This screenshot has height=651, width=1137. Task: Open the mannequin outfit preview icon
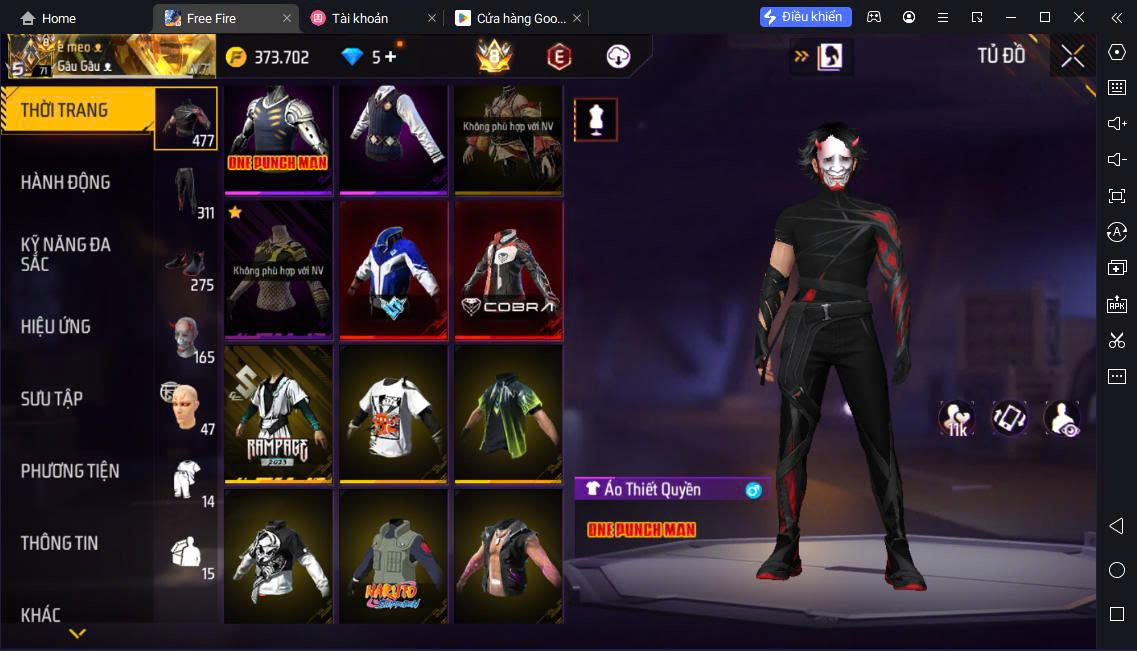click(596, 120)
